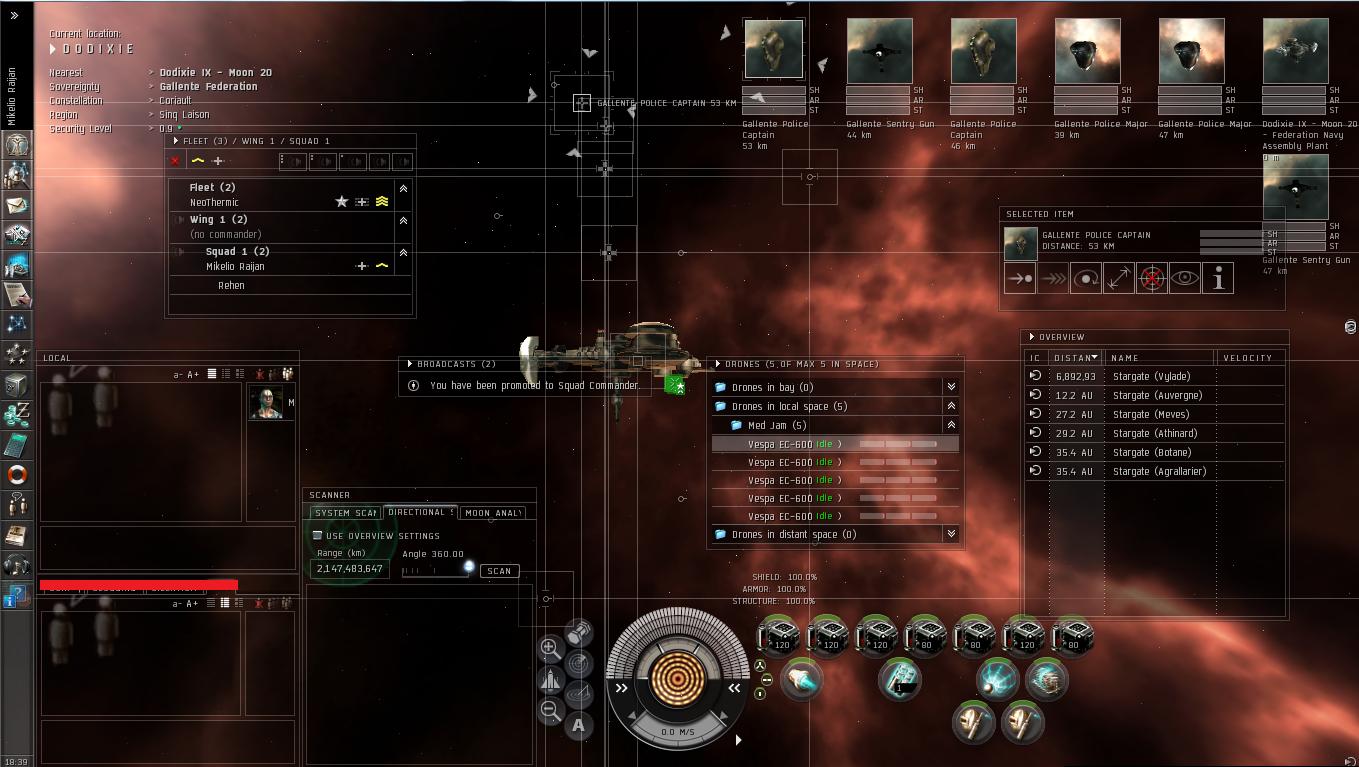The image size is (1359, 767).
Task: Click the red crosshair lock target button
Action: (x=1152, y=279)
